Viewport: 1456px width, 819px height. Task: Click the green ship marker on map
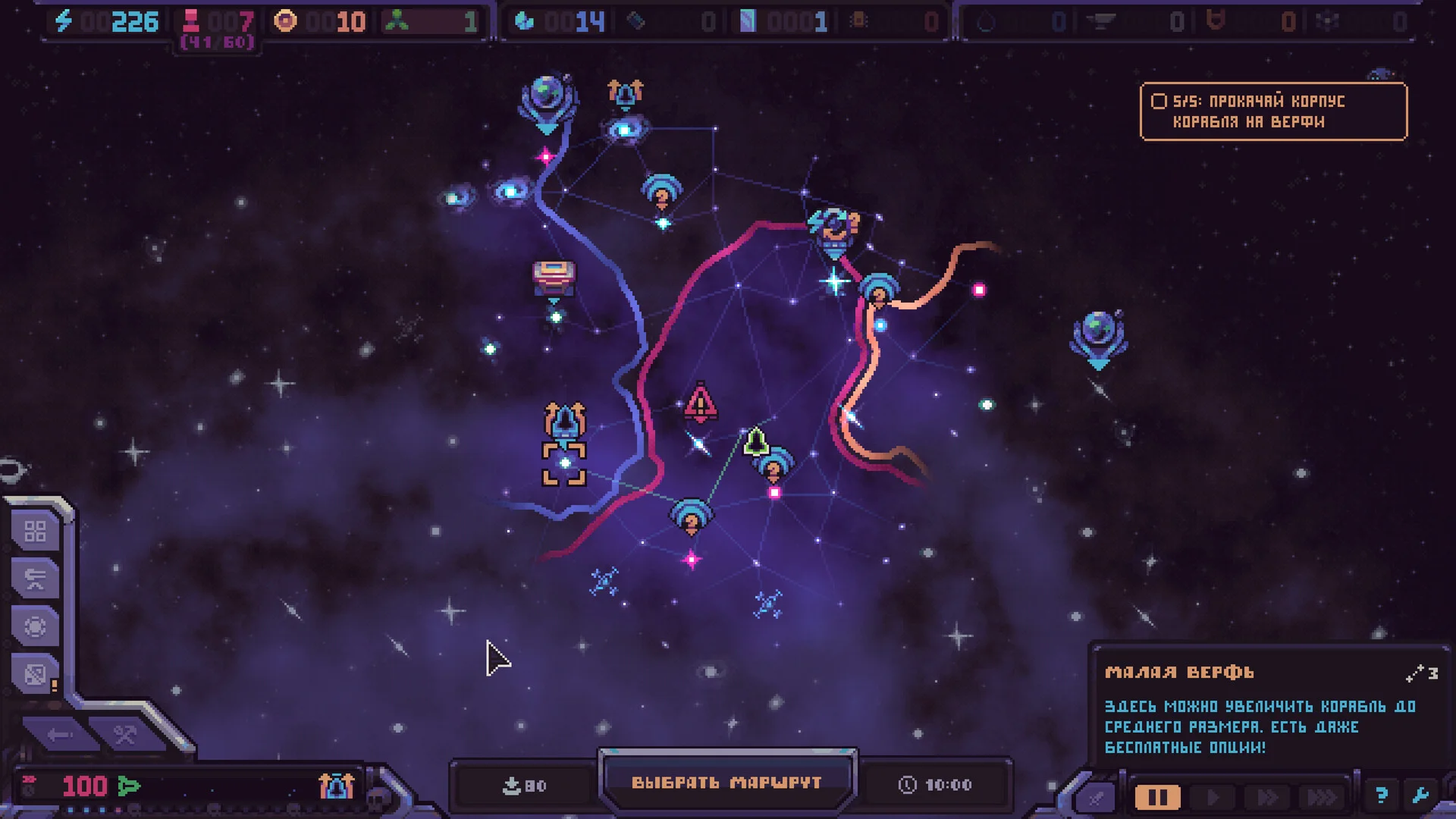coord(755,441)
